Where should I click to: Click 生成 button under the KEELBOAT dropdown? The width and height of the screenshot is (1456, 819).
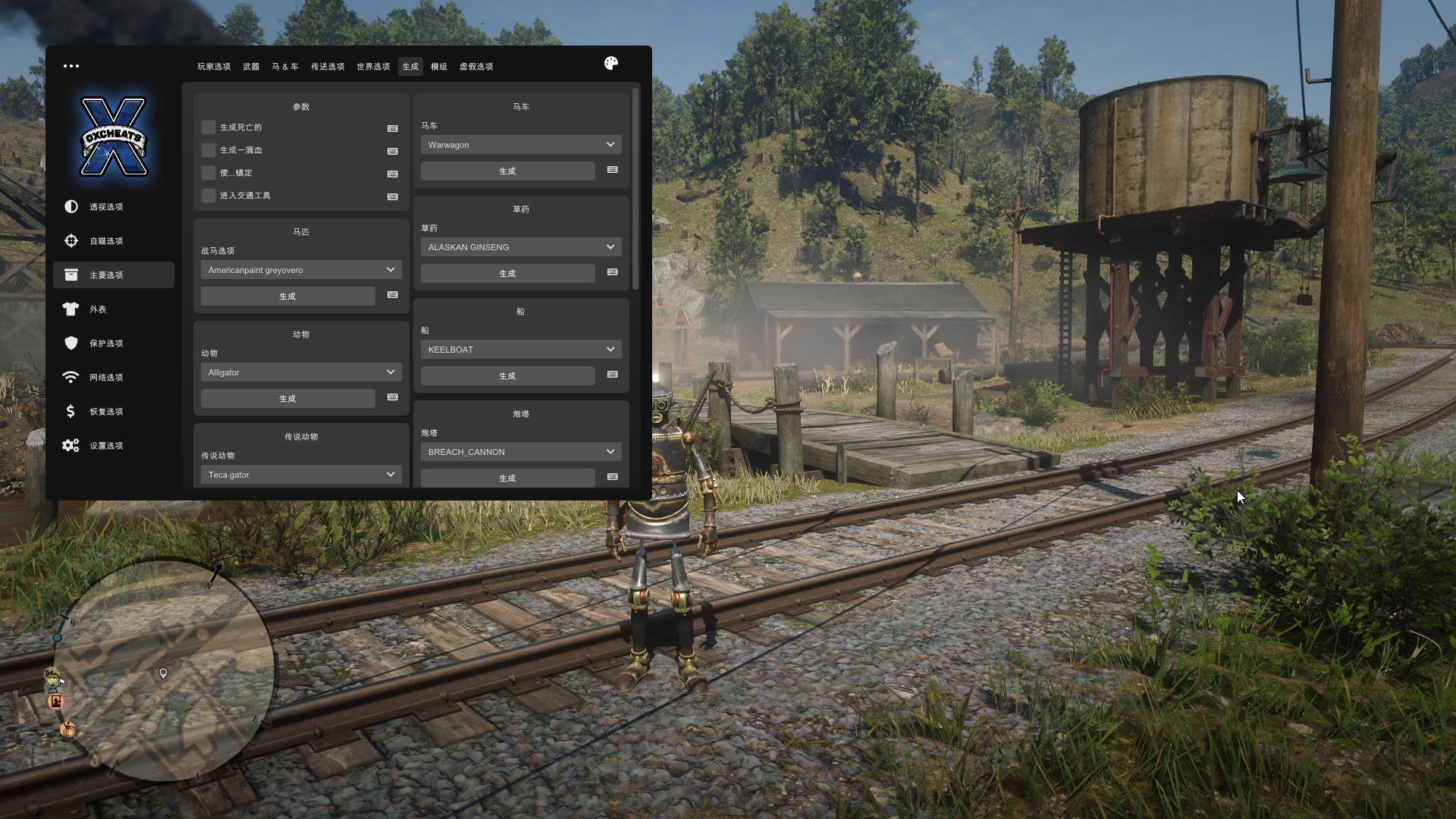(x=507, y=376)
